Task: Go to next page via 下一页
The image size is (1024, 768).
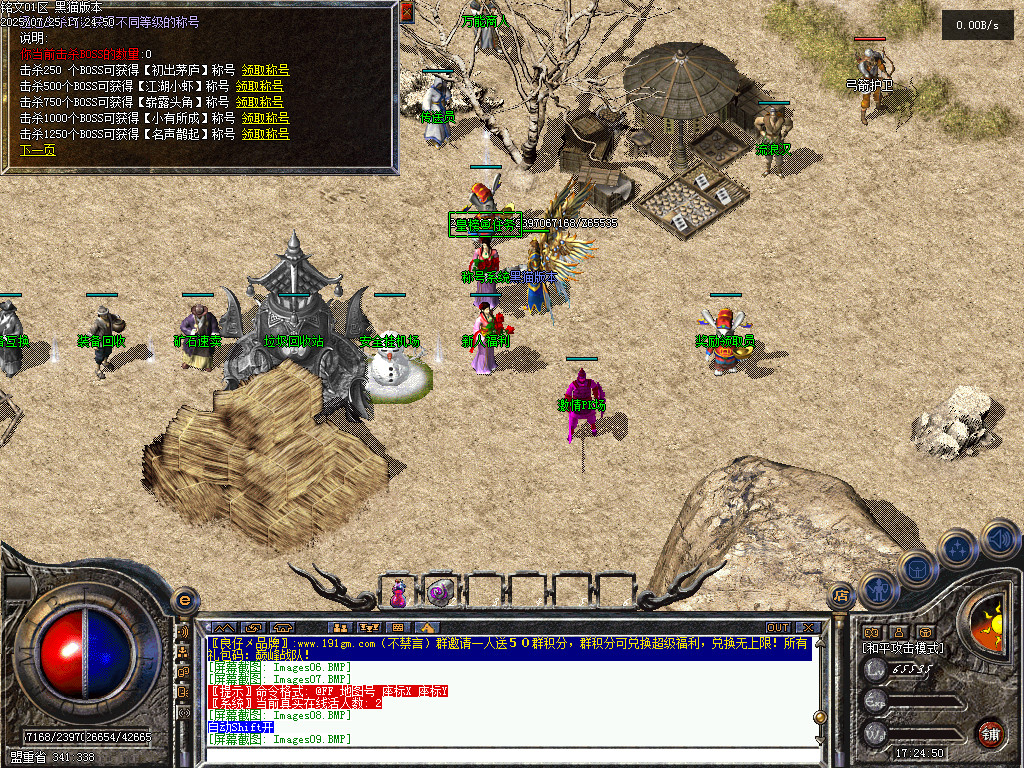Action: tap(38, 150)
